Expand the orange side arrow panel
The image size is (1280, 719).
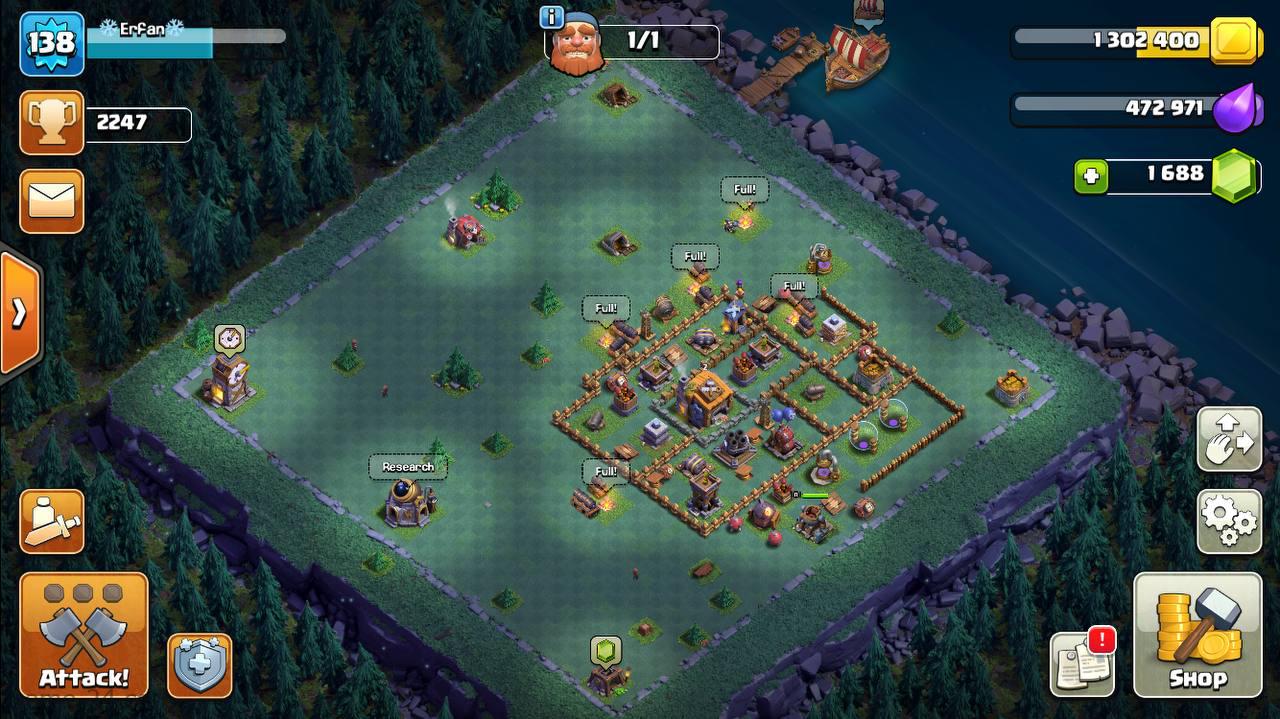tap(19, 313)
